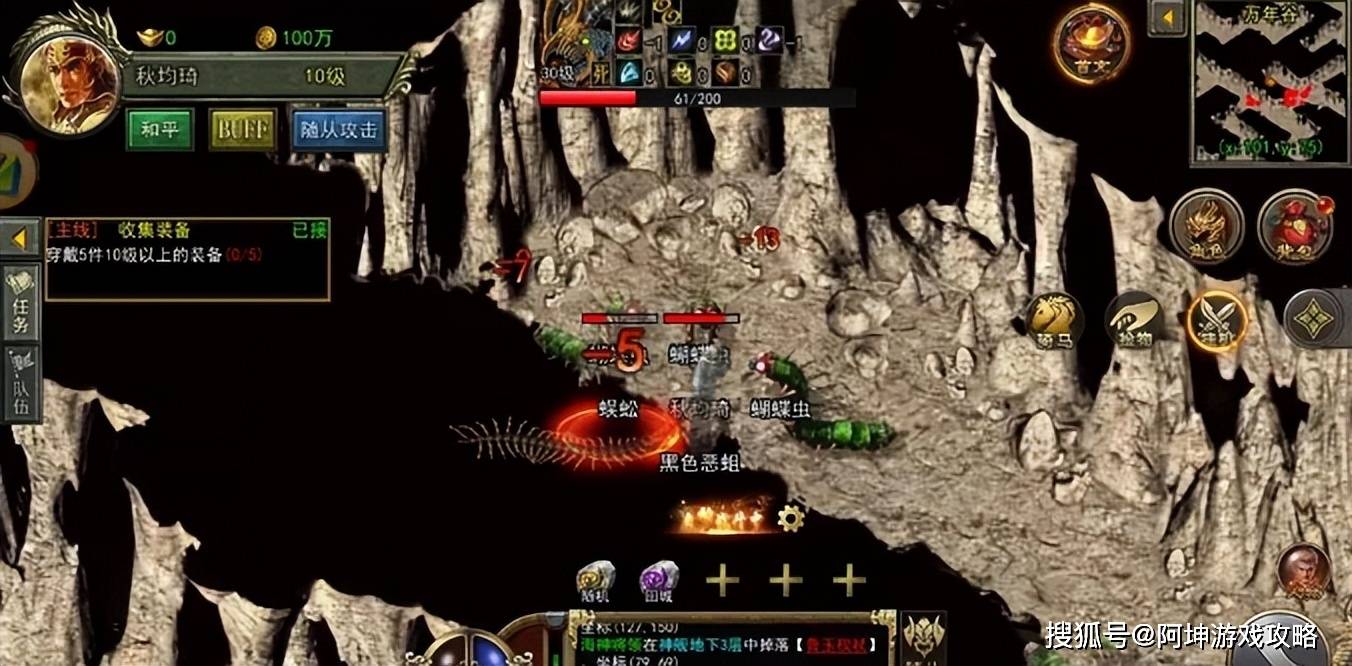Mount up with the 骑马 horse icon
Image resolution: width=1352 pixels, height=666 pixels.
[x=1055, y=321]
